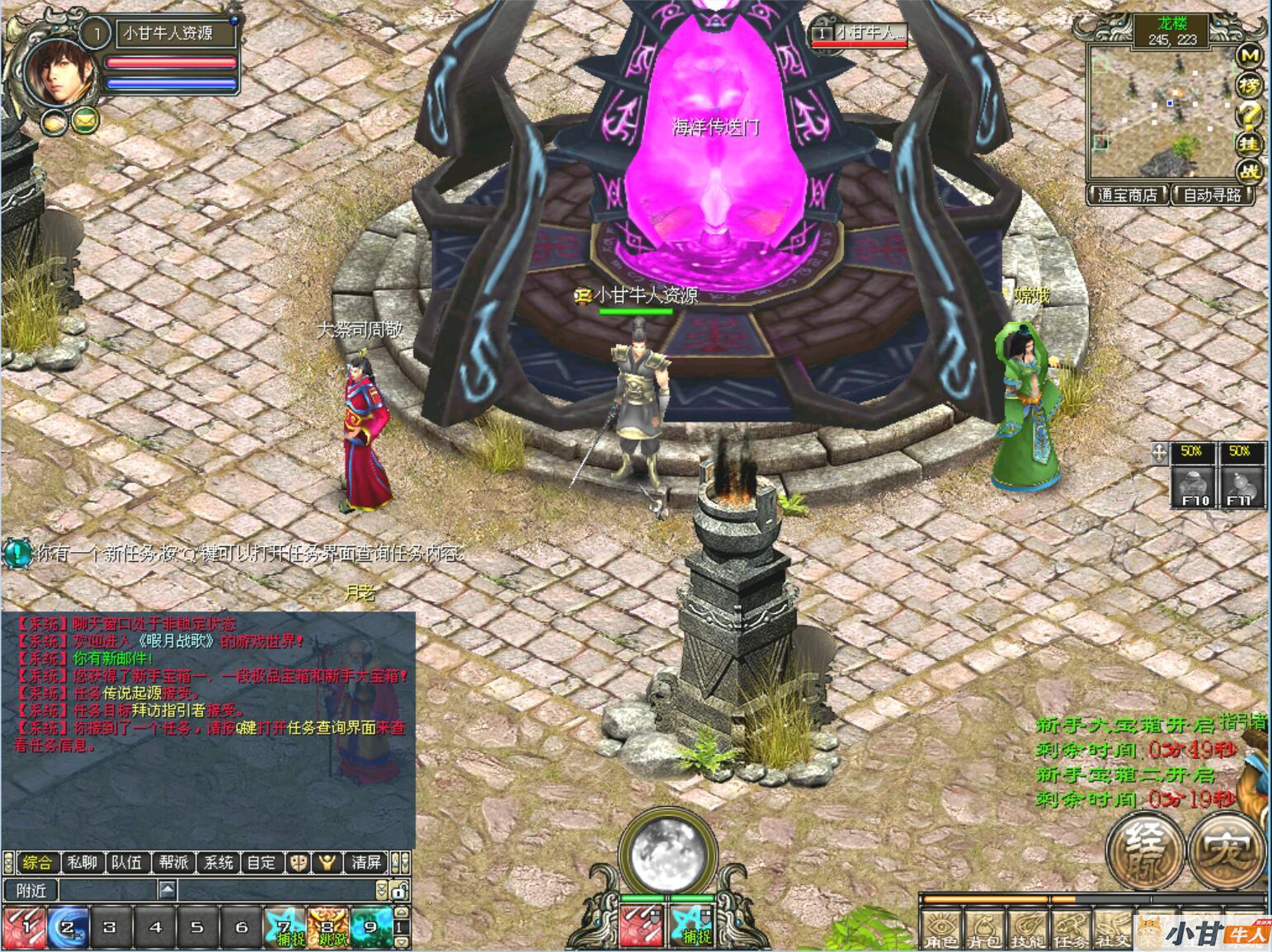Viewport: 1272px width, 952px height.
Task: Switch to the 私聊 chat tab
Action: (82, 863)
